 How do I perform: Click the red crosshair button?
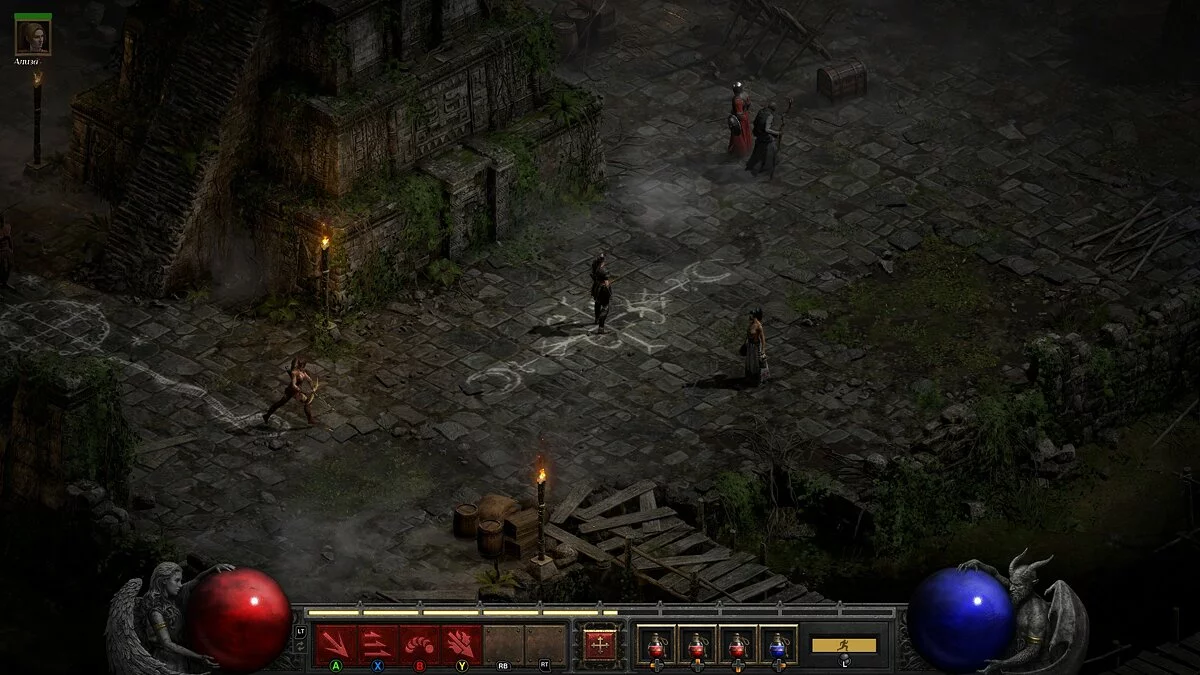tap(599, 645)
